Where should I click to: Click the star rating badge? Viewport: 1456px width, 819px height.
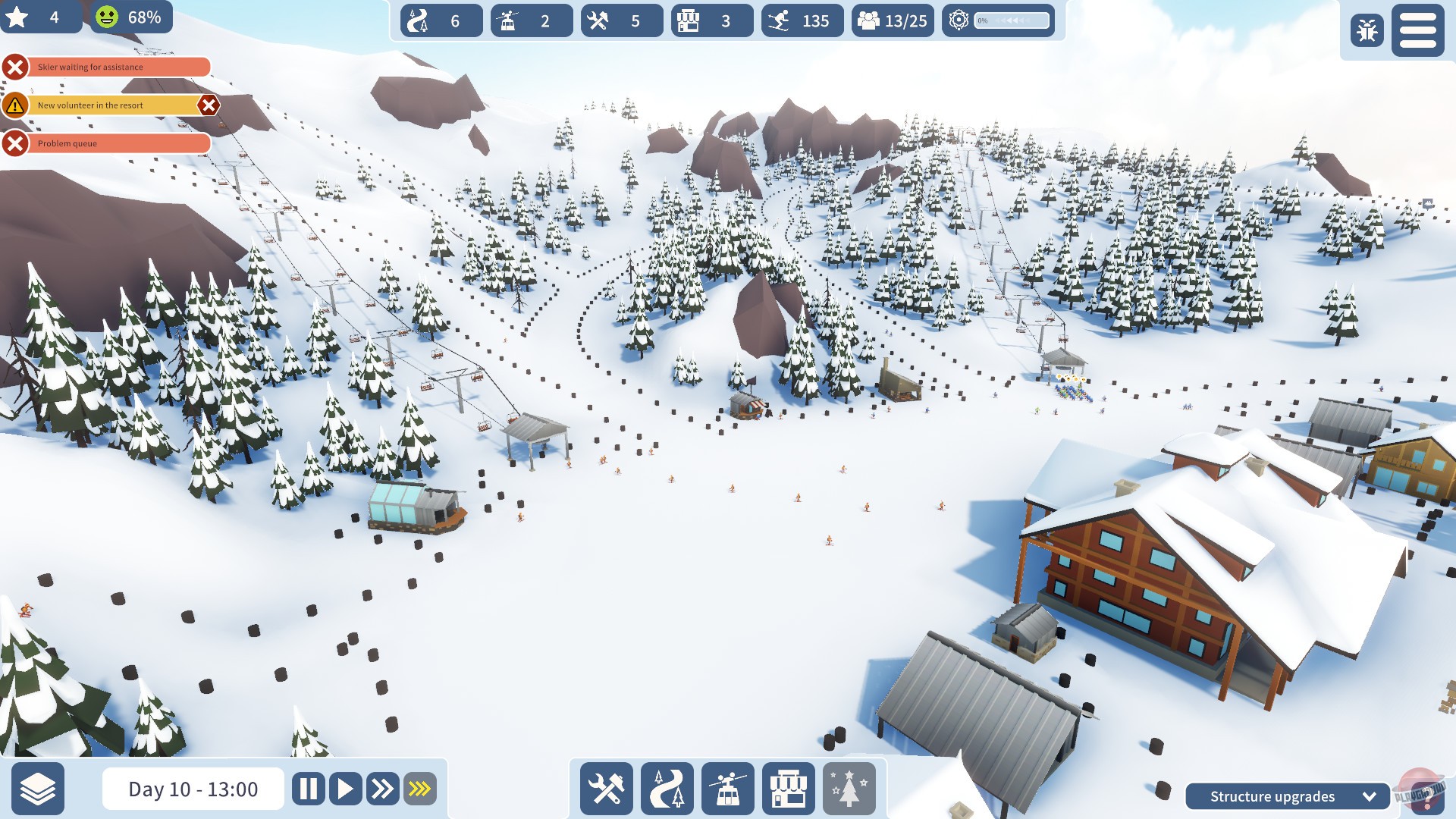(42, 17)
